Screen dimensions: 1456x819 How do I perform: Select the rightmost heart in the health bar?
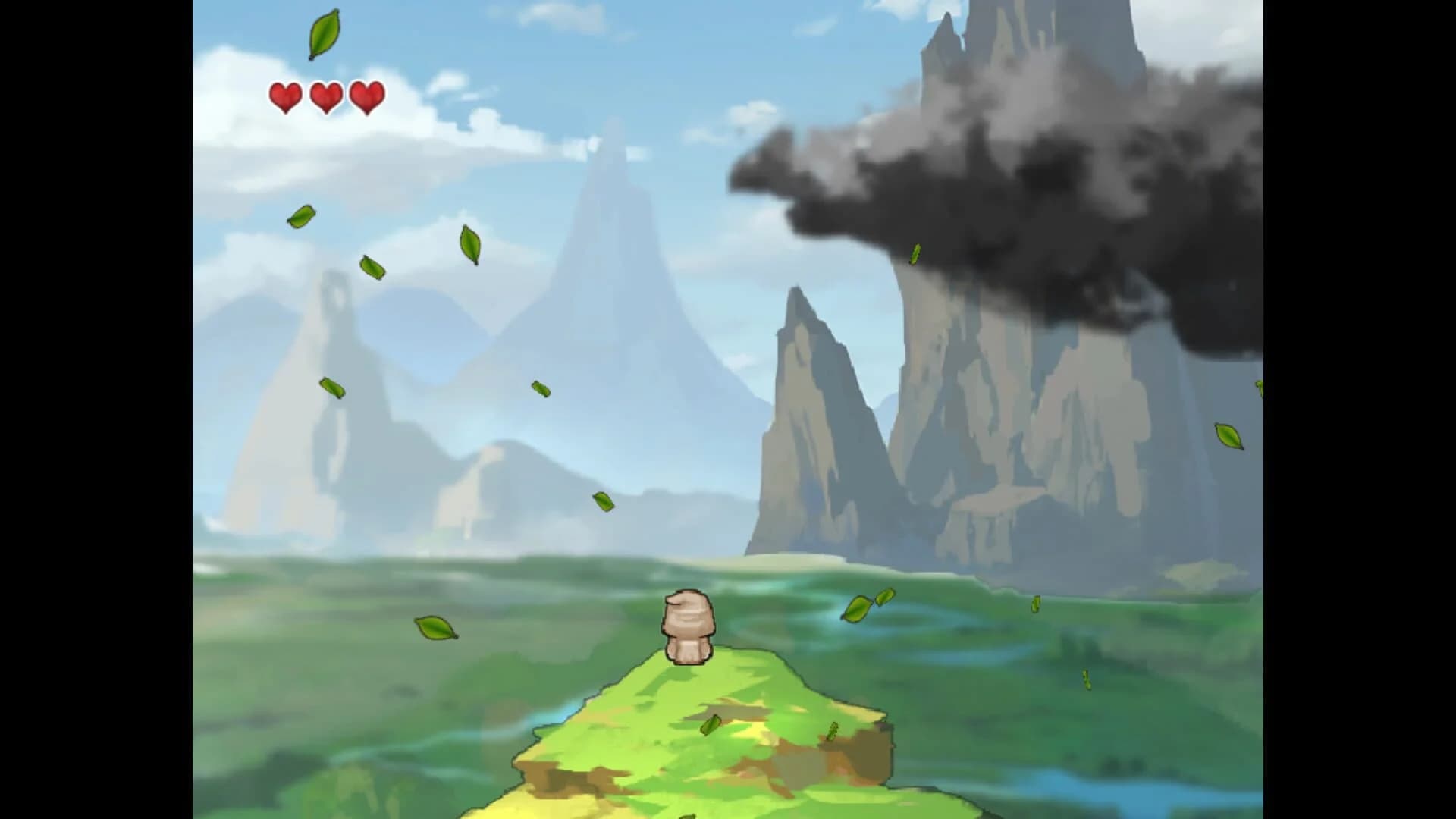pyautogui.click(x=366, y=98)
